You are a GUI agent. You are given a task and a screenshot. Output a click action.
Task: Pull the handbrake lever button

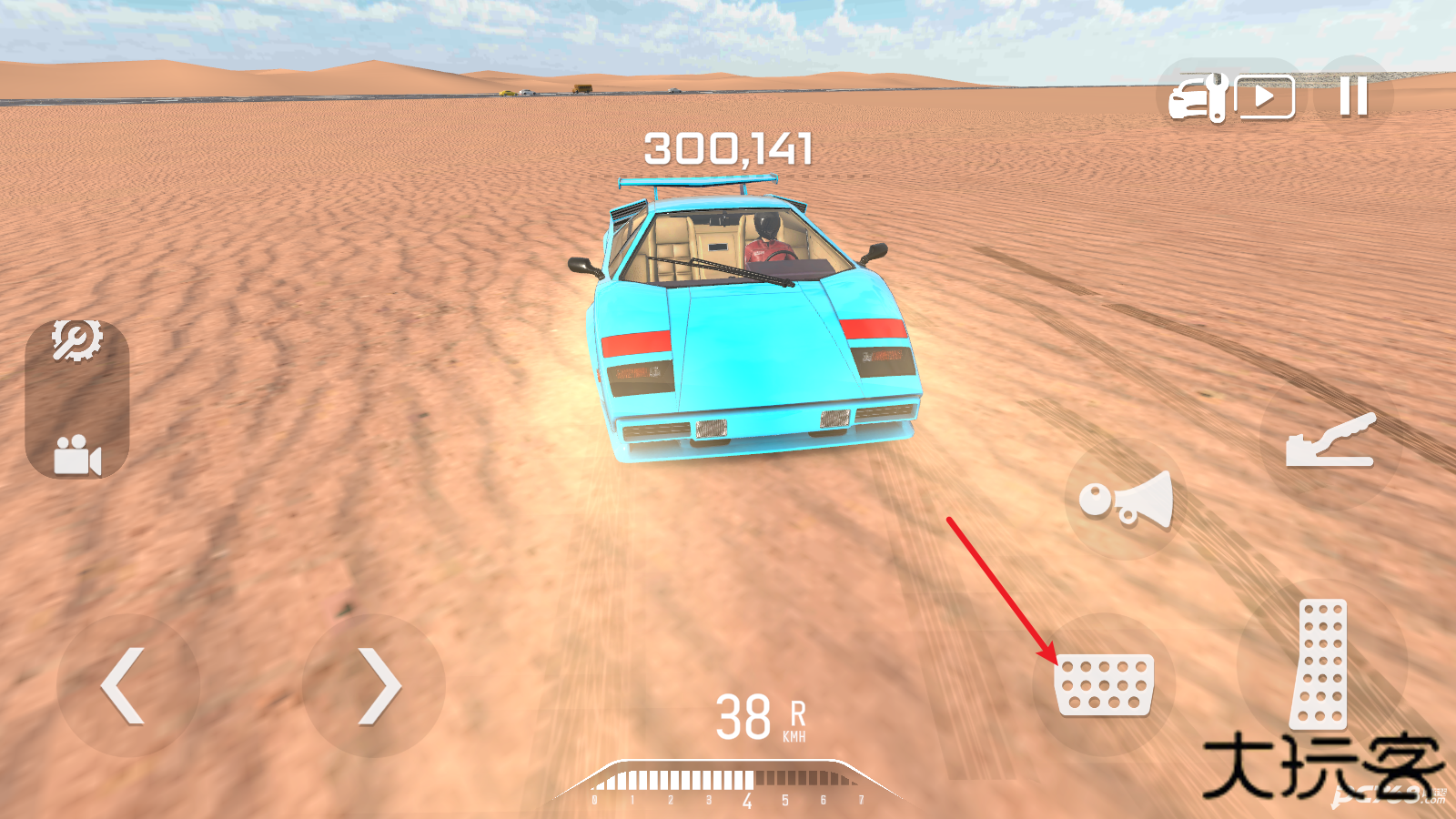coord(1330,441)
